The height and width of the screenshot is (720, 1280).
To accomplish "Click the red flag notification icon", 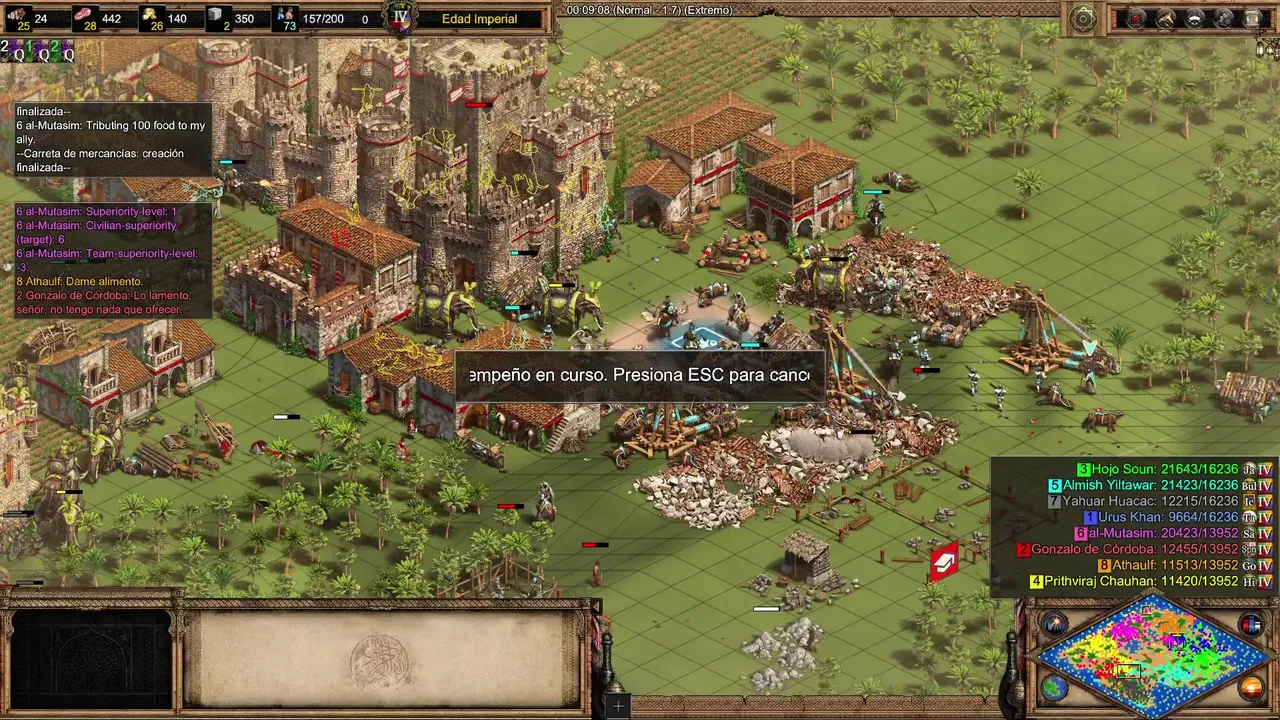I will [x=944, y=563].
